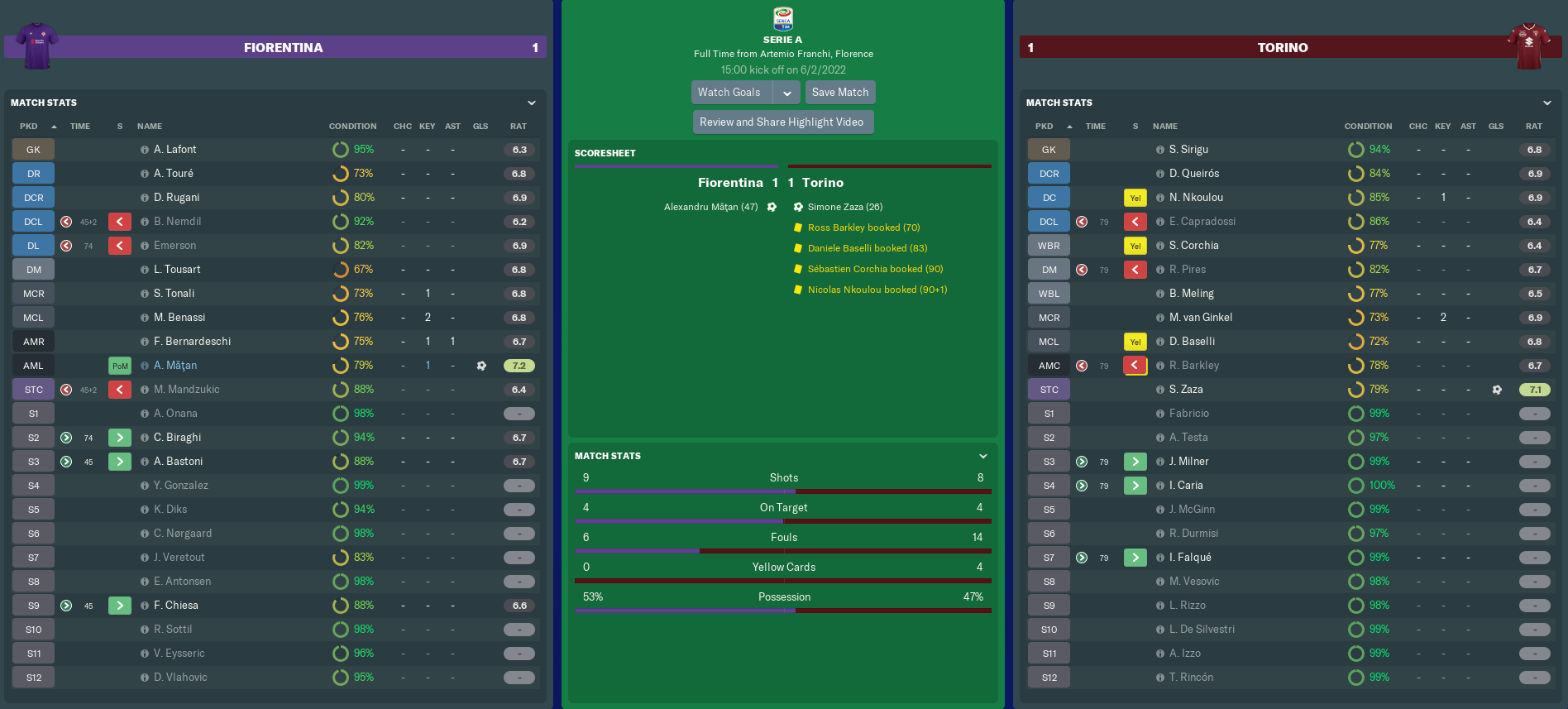Click M. van Ginkel's name
This screenshot has width=1568, height=709.
pyautogui.click(x=1200, y=318)
